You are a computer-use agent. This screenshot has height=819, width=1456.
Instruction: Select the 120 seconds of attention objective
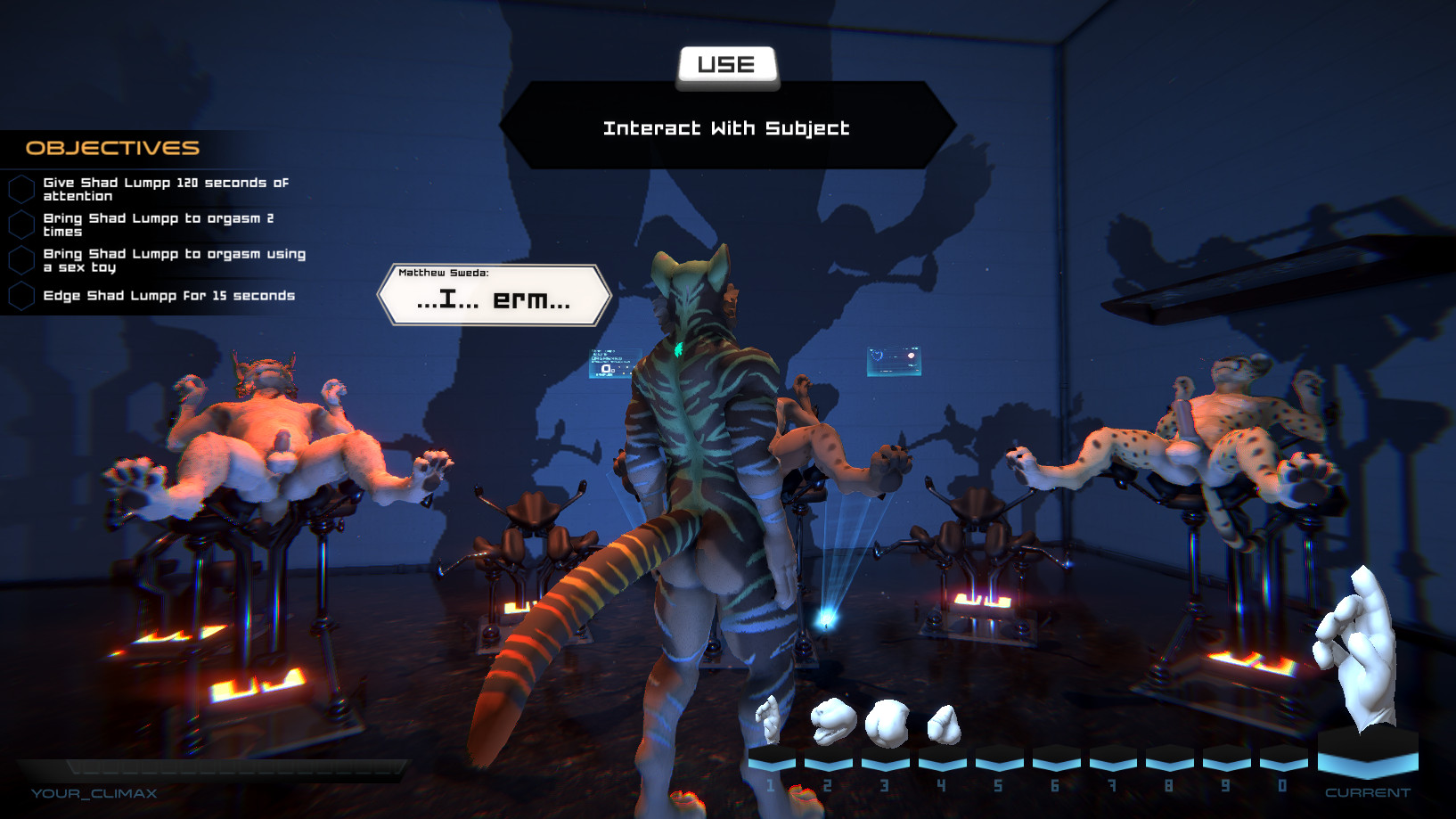[166, 189]
